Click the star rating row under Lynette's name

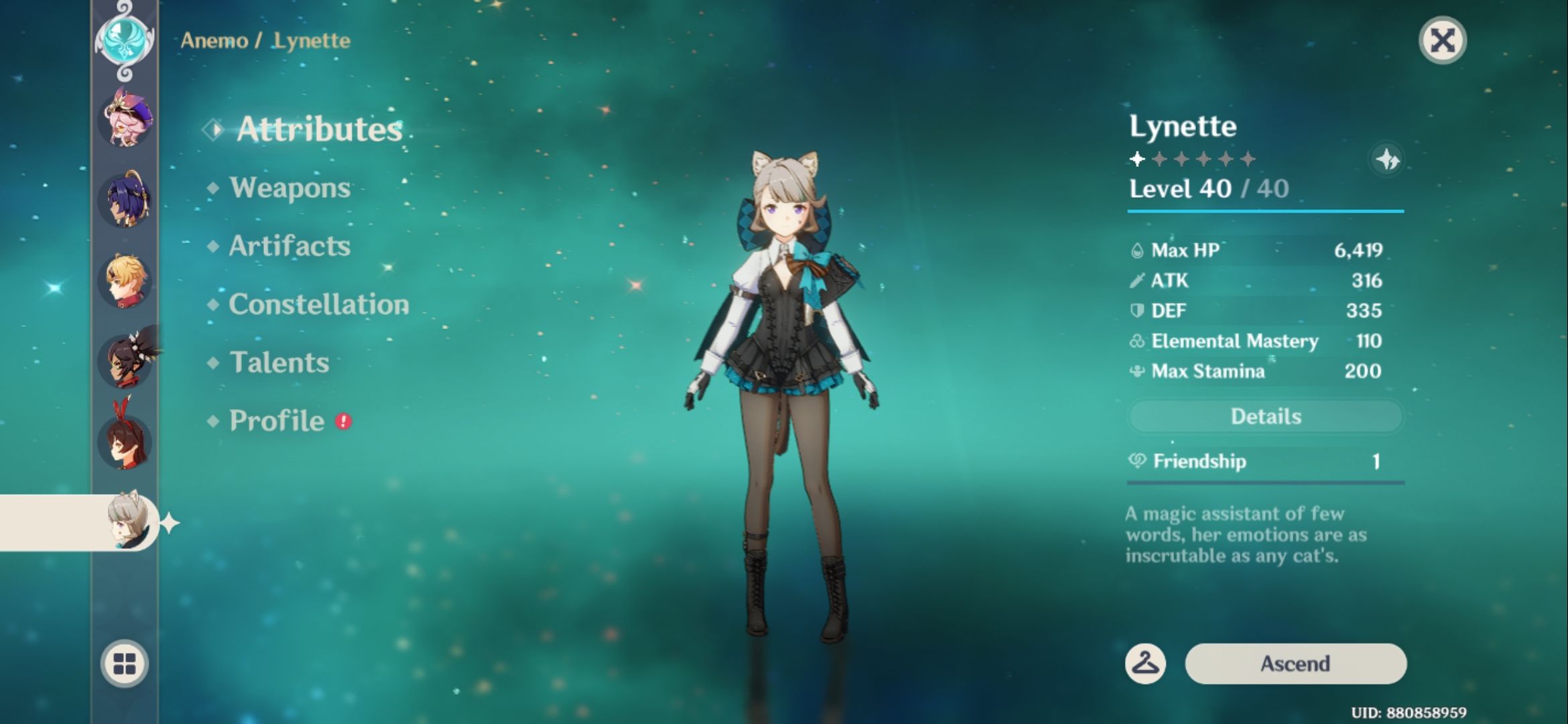pos(1193,160)
